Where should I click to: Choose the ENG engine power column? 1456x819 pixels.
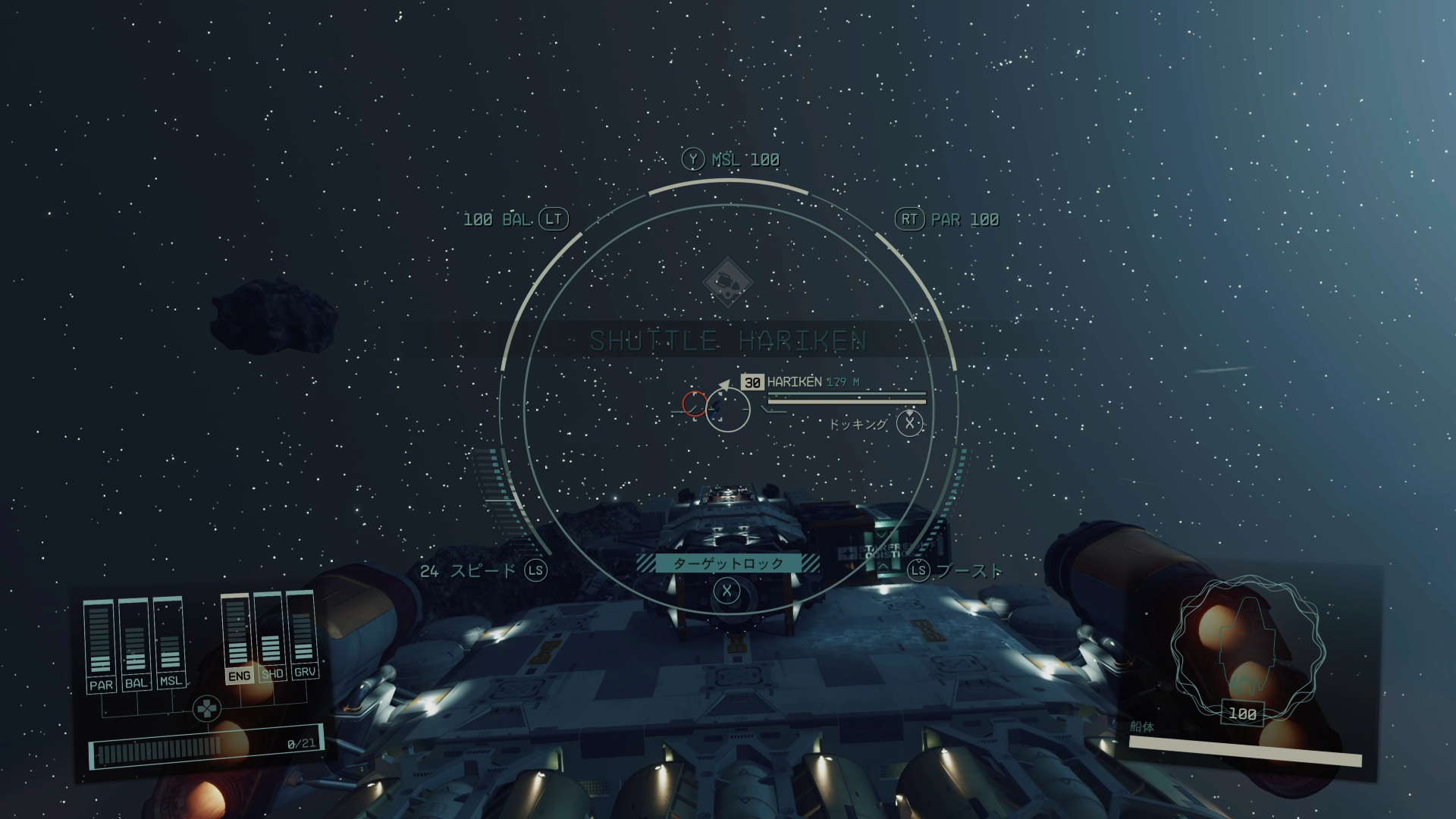pos(237,639)
